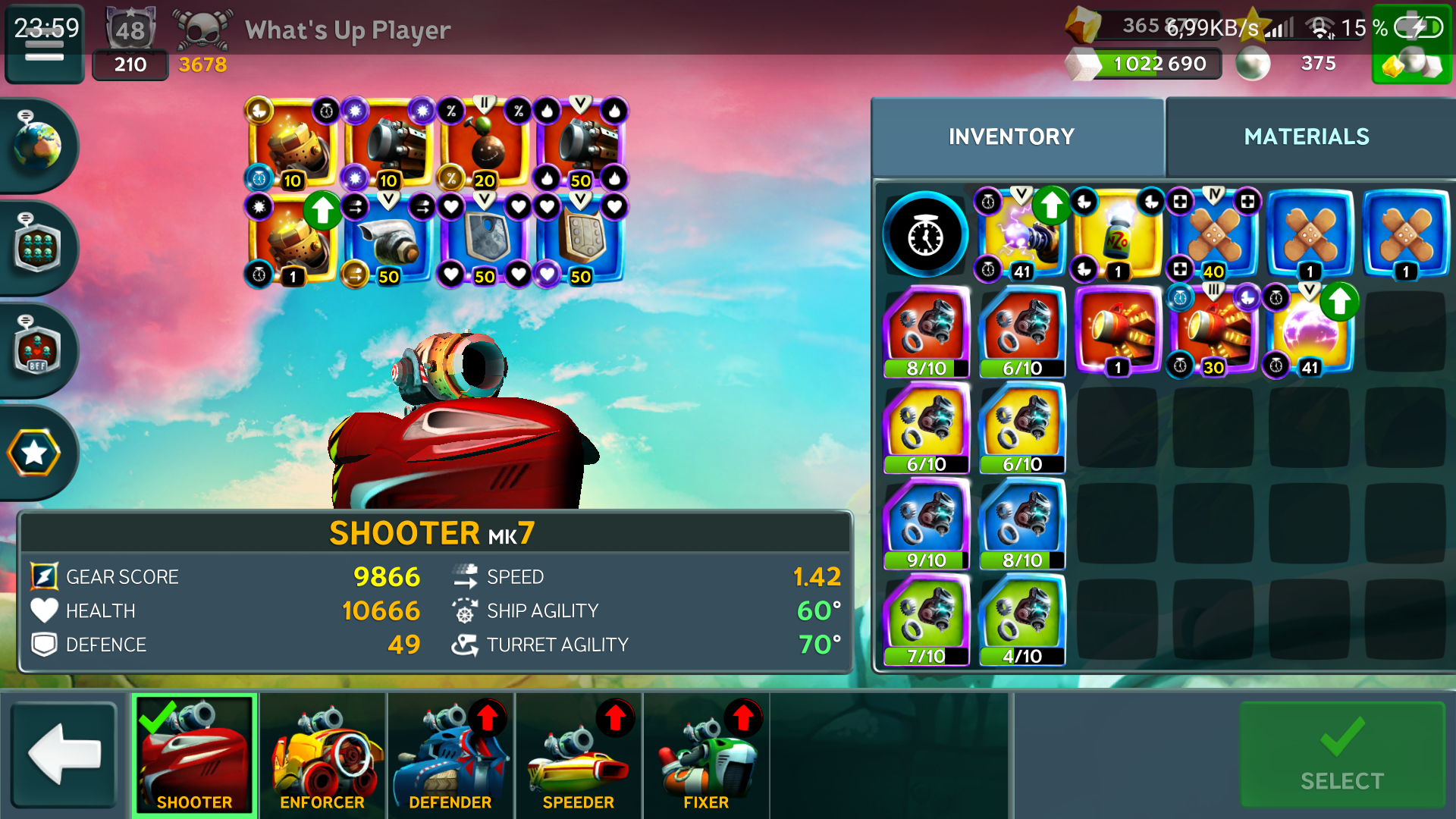The image size is (1456, 819).
Task: Open the Inventory tab
Action: click(x=1011, y=136)
